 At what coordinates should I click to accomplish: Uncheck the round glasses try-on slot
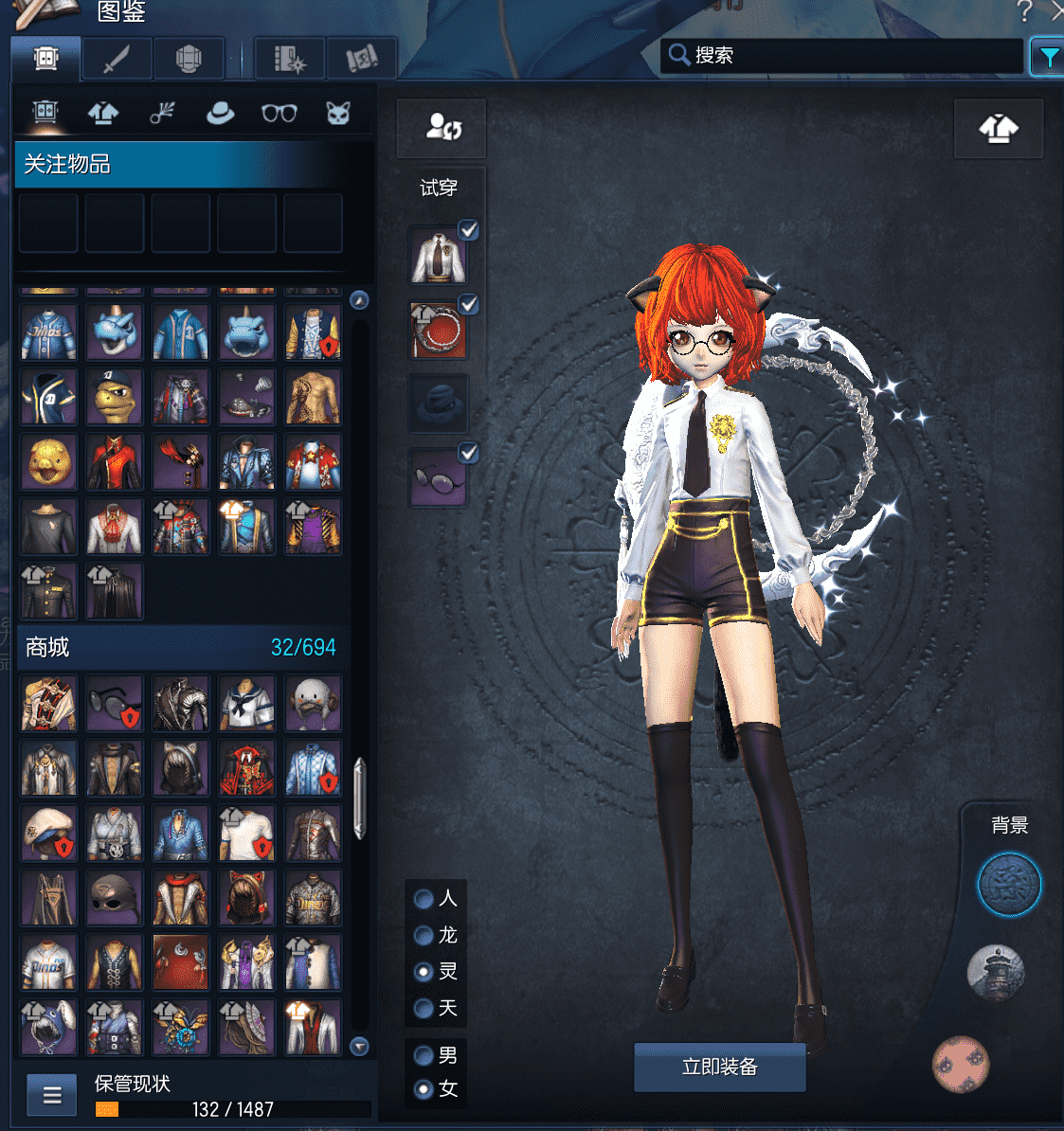[x=468, y=454]
